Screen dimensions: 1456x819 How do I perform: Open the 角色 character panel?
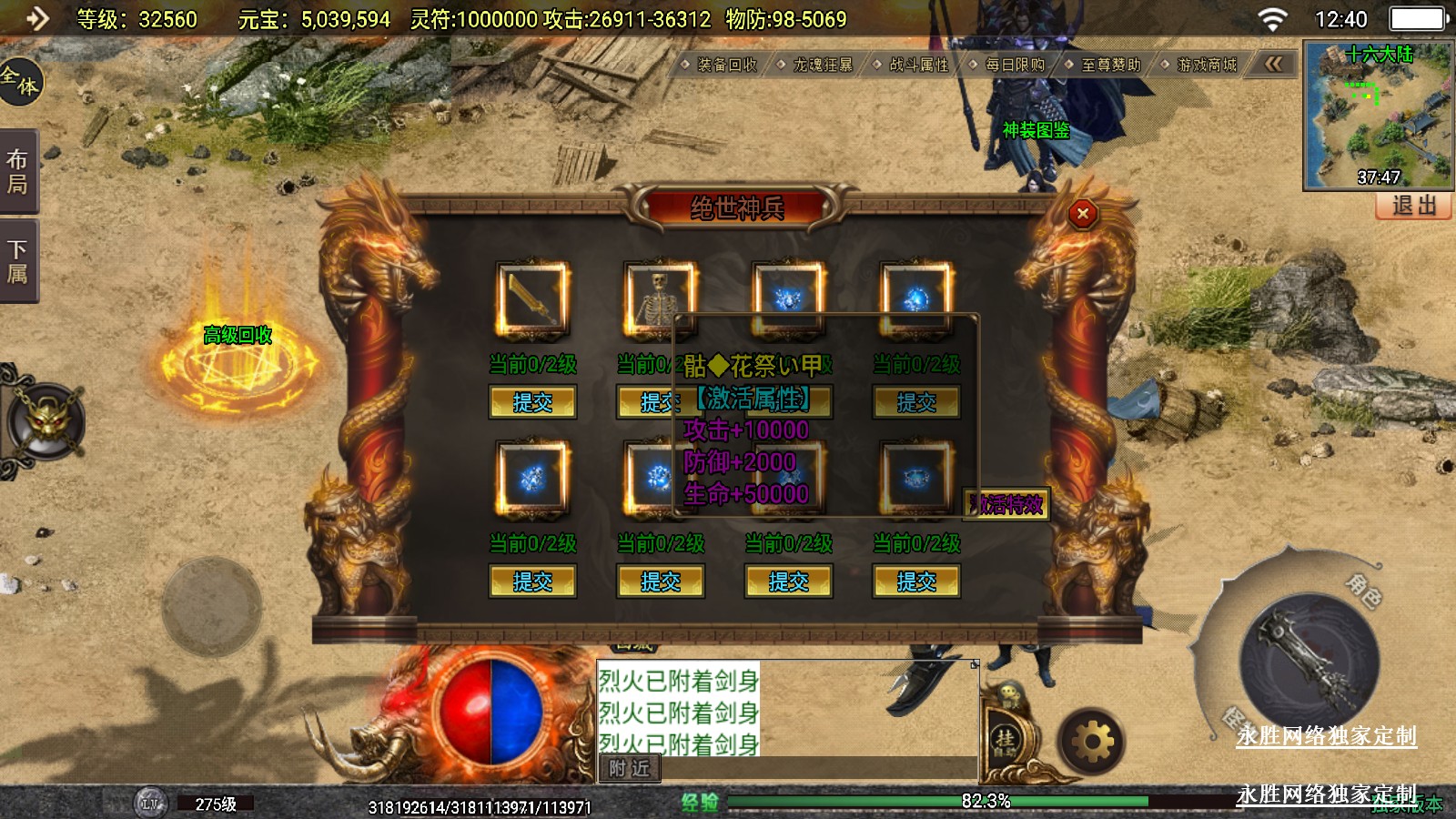pyautogui.click(x=1363, y=590)
